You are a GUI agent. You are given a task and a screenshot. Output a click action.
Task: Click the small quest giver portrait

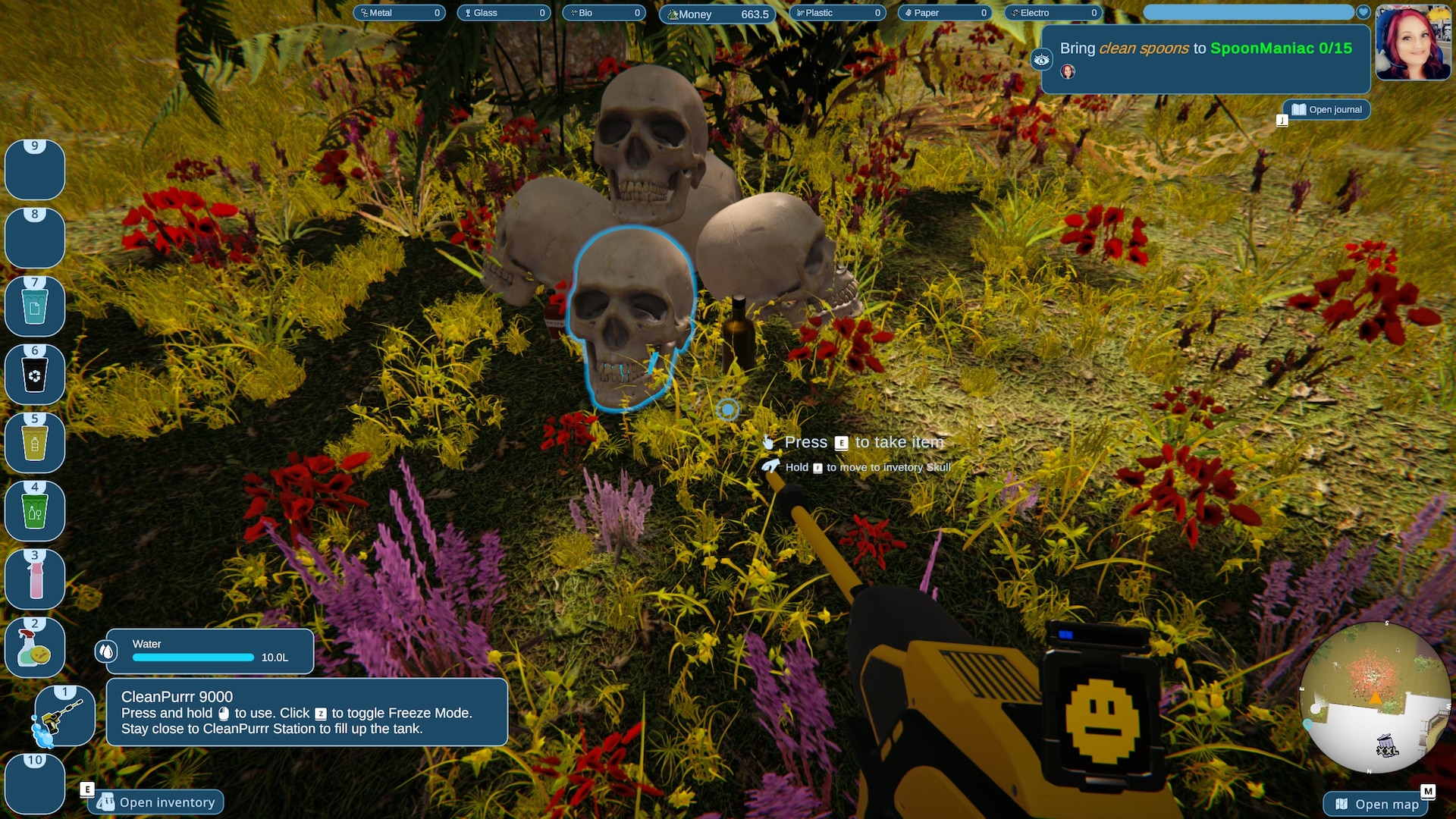[1068, 72]
